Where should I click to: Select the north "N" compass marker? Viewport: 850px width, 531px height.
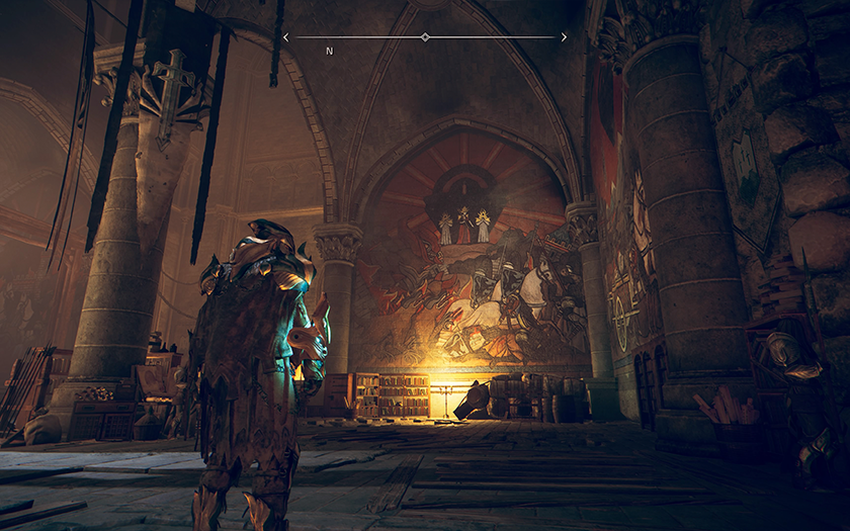click(329, 50)
